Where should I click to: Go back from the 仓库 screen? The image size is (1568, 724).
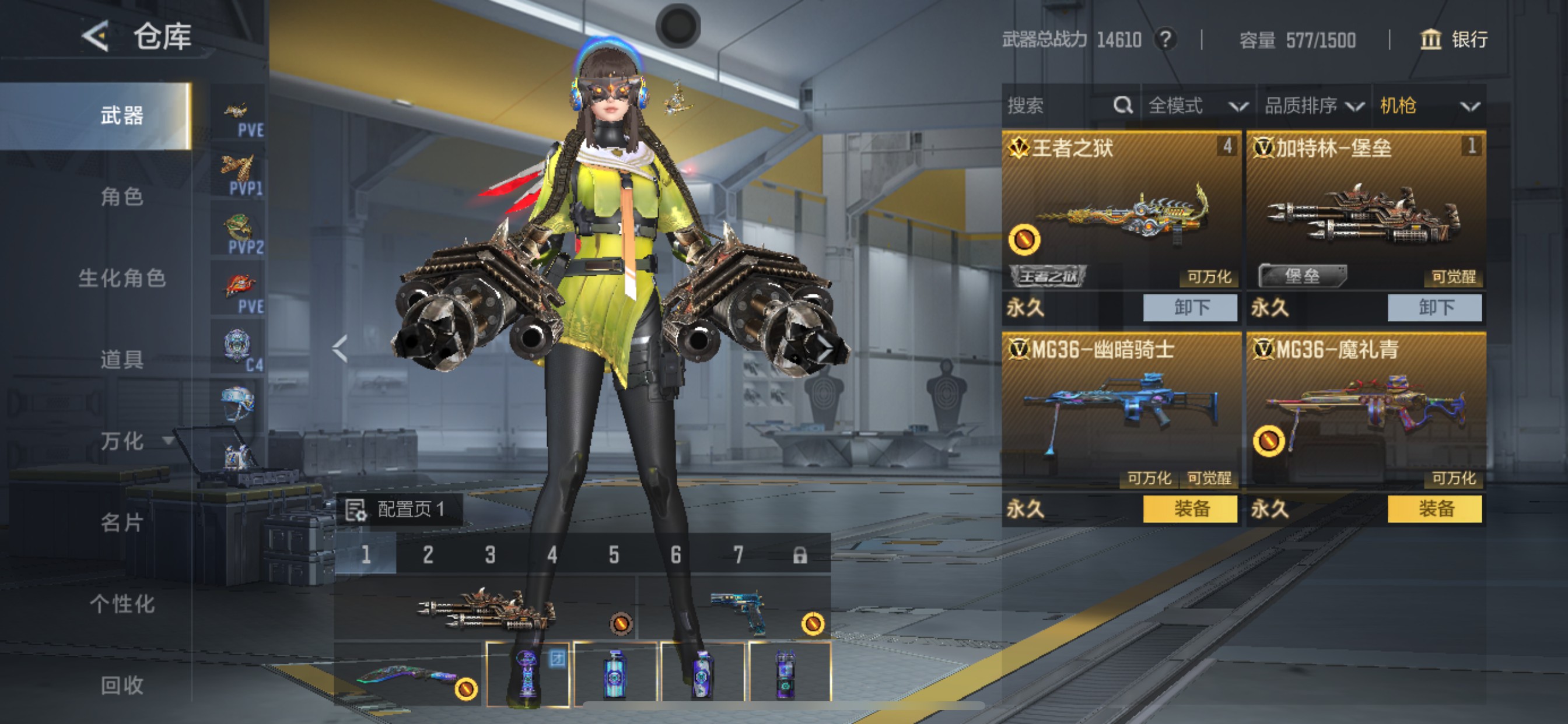pos(96,37)
